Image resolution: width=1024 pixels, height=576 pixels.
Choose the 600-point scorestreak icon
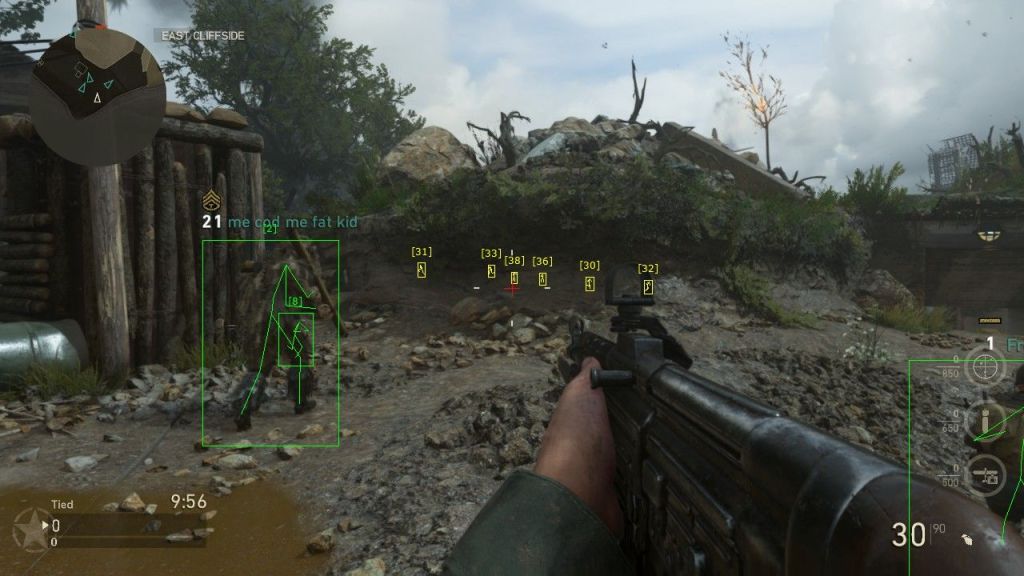click(x=984, y=475)
